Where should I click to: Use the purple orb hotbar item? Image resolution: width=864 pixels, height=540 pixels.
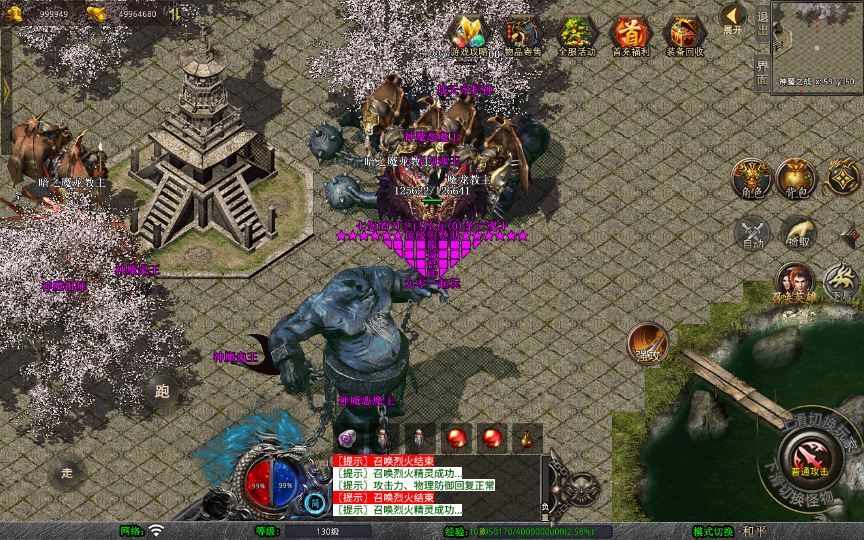(348, 438)
